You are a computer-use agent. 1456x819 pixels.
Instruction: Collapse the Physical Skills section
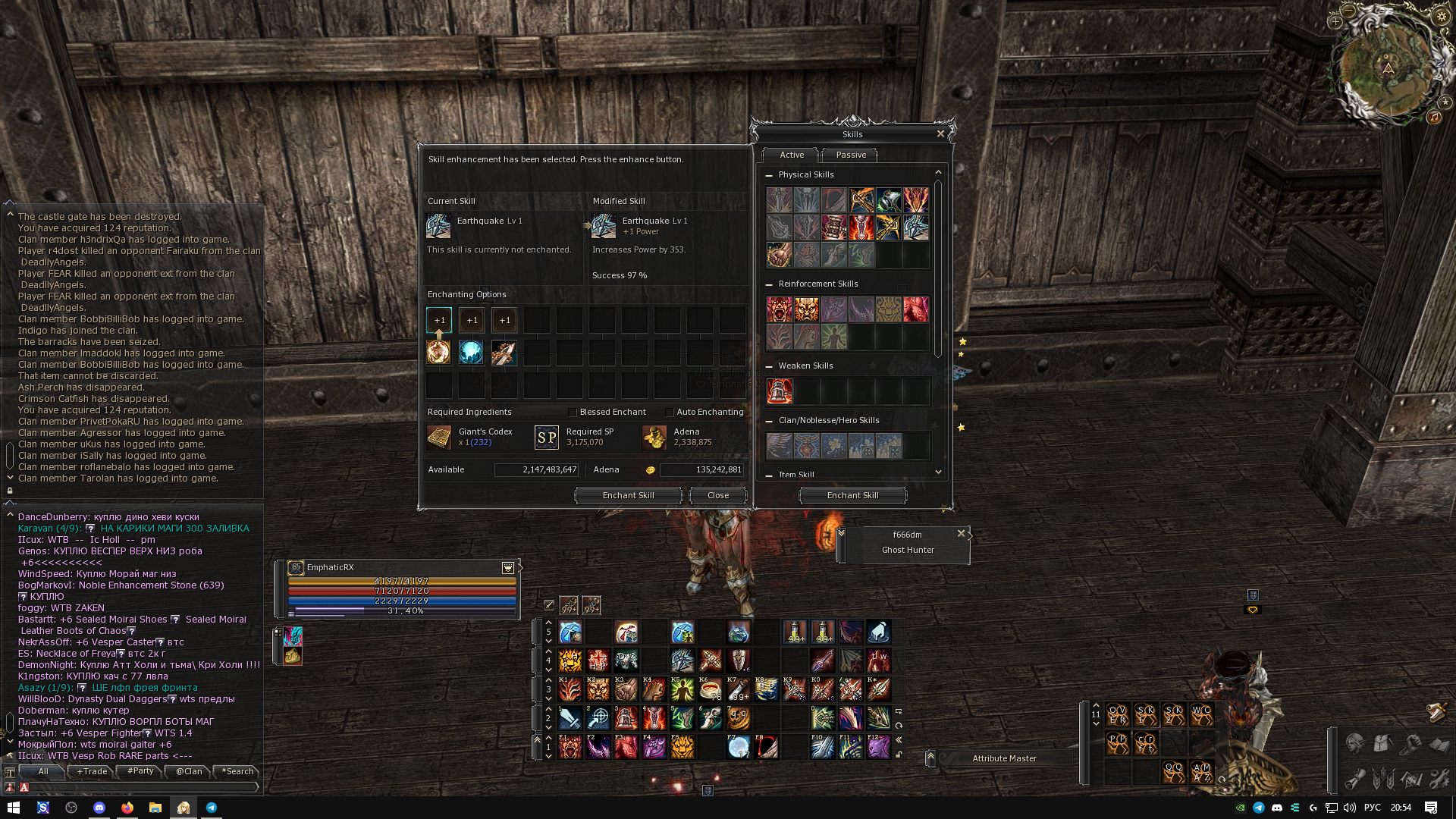coord(769,175)
